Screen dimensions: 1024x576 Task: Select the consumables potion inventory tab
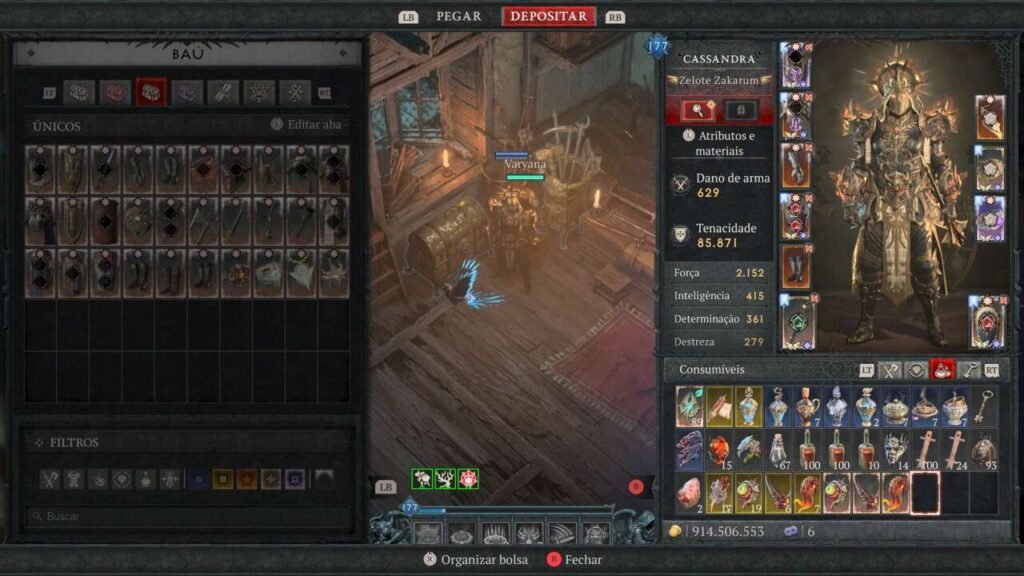coord(942,370)
